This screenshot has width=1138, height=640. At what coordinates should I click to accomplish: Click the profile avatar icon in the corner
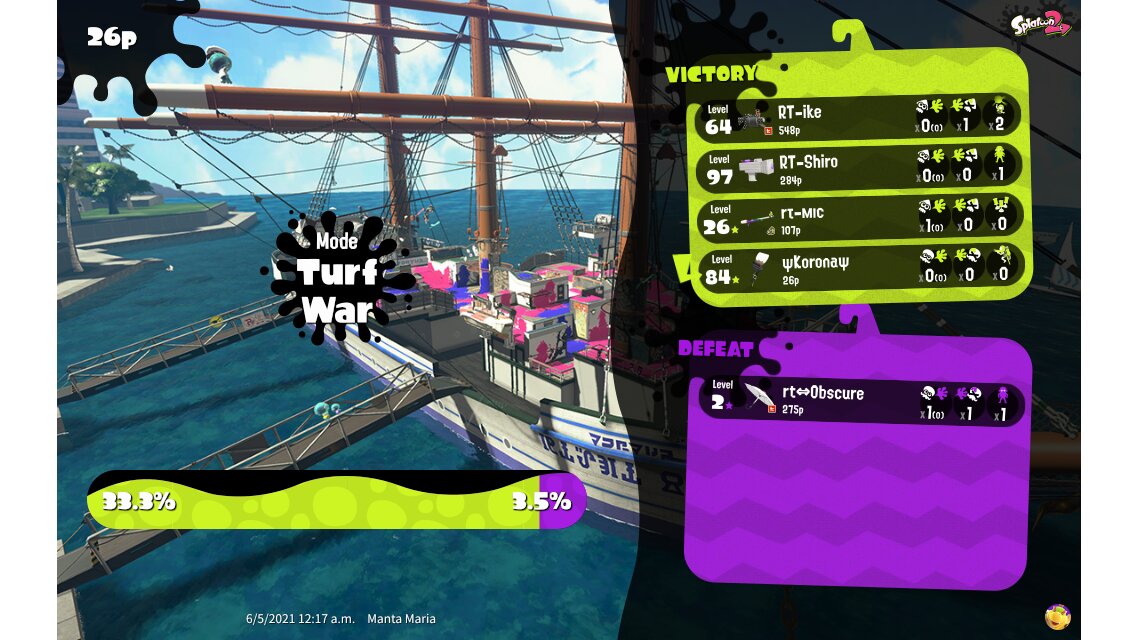1057,616
